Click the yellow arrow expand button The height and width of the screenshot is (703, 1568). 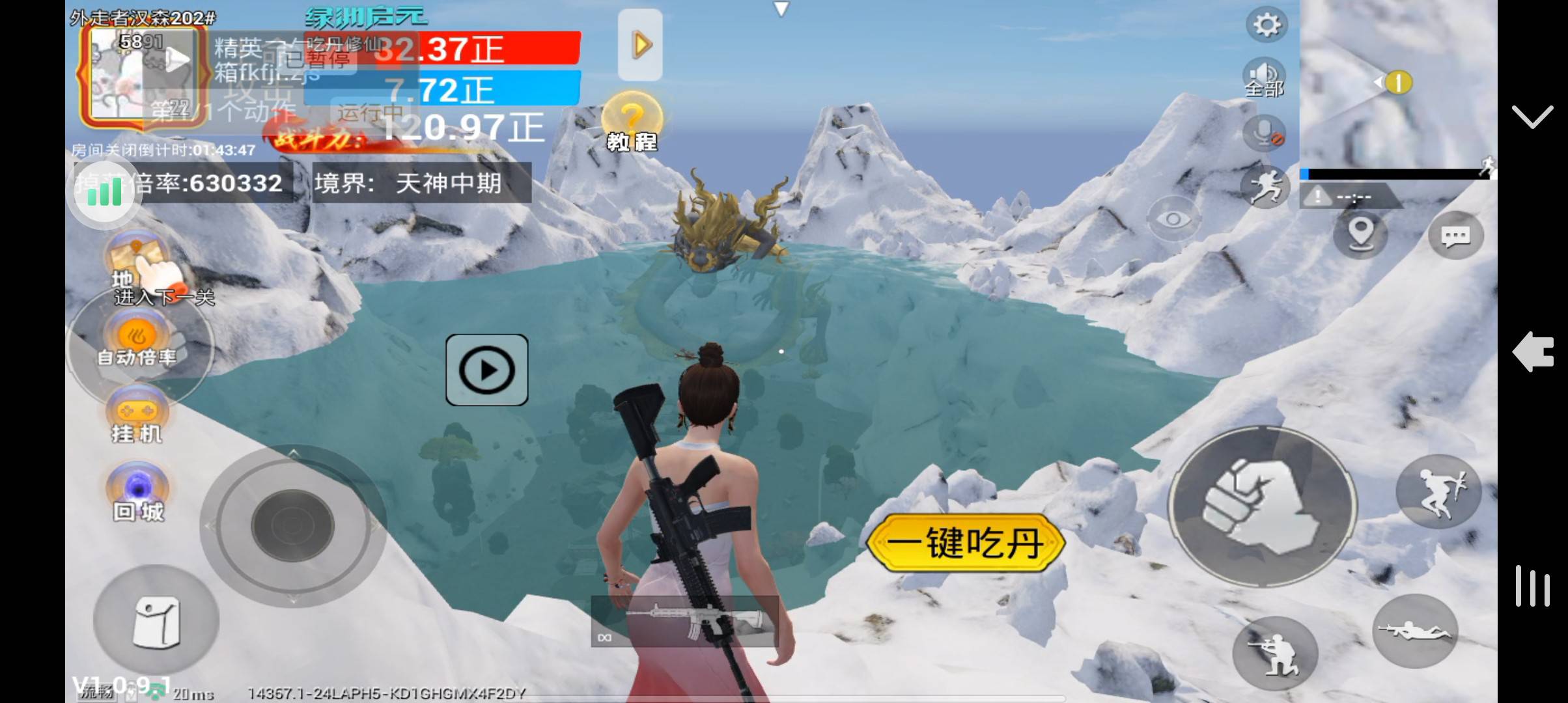point(640,45)
